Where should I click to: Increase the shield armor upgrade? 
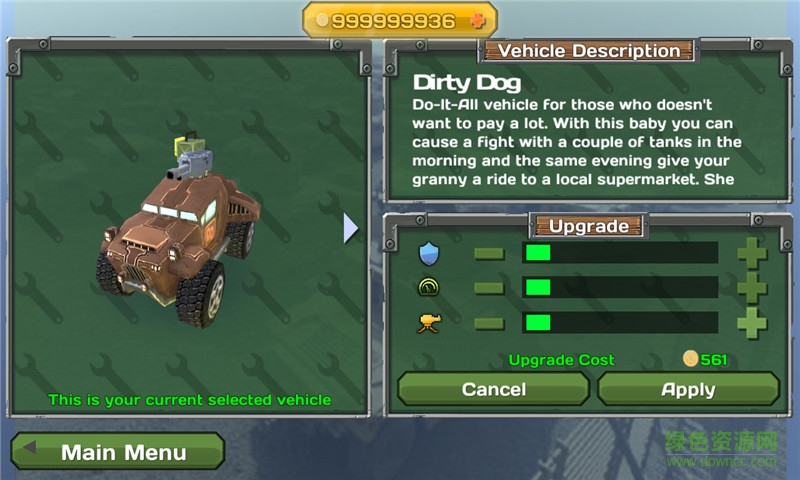coord(752,253)
